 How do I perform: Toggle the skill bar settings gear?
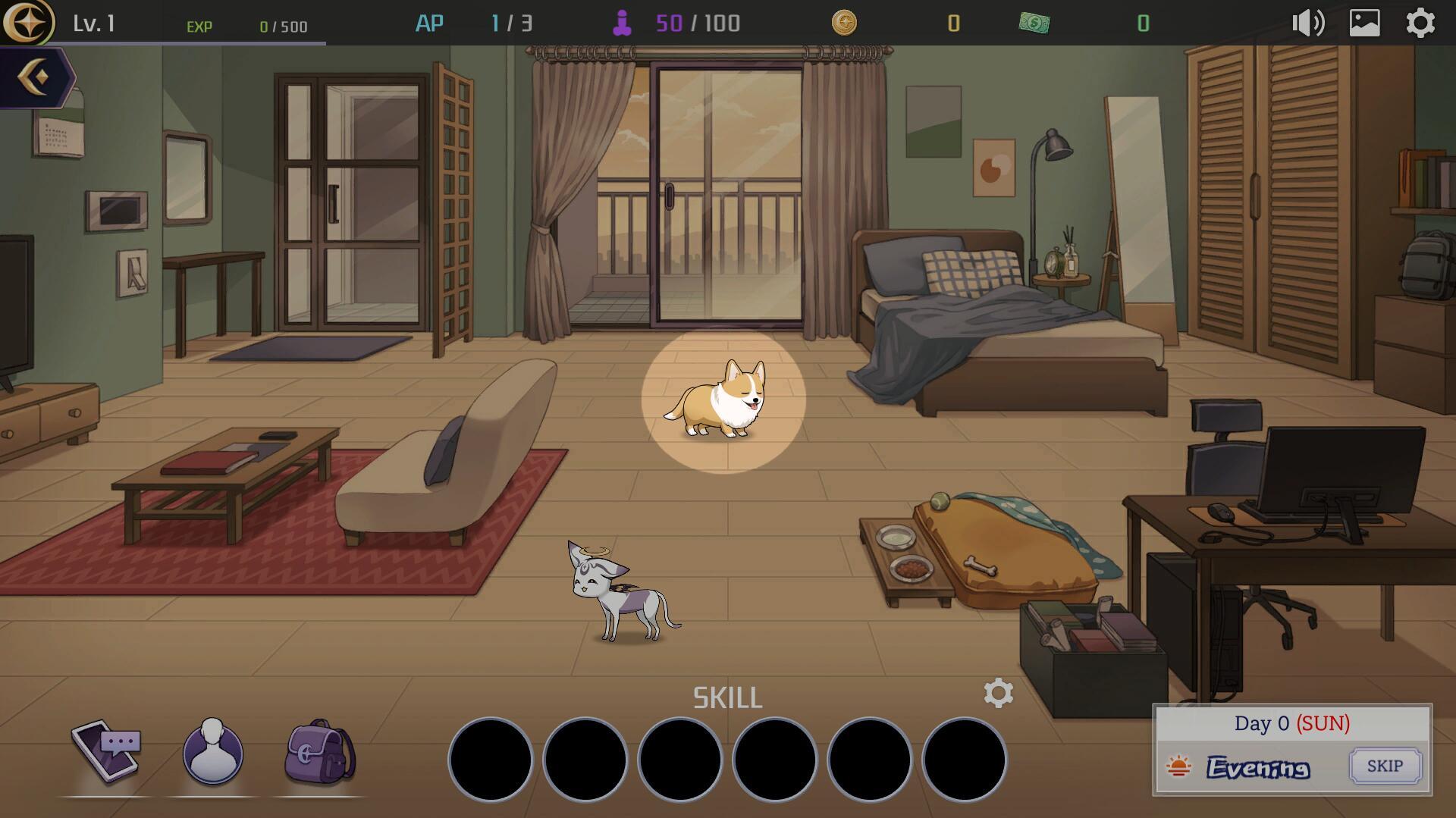(999, 693)
